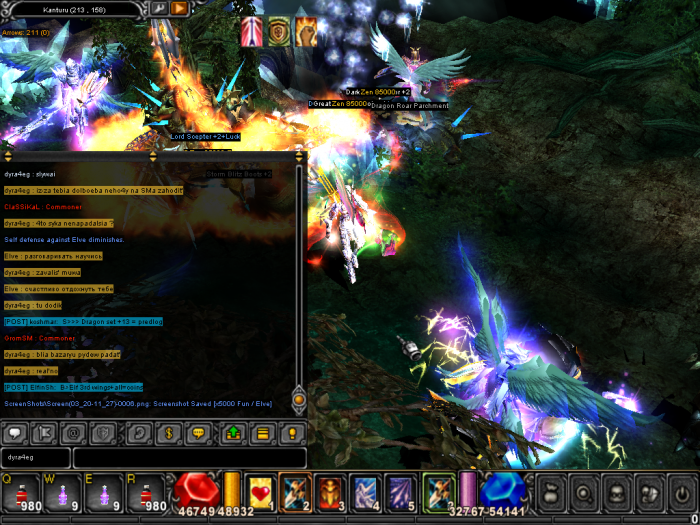Viewport: 700px width, 525px height.
Task: Toggle the @ guild chat button
Action: tap(72, 434)
